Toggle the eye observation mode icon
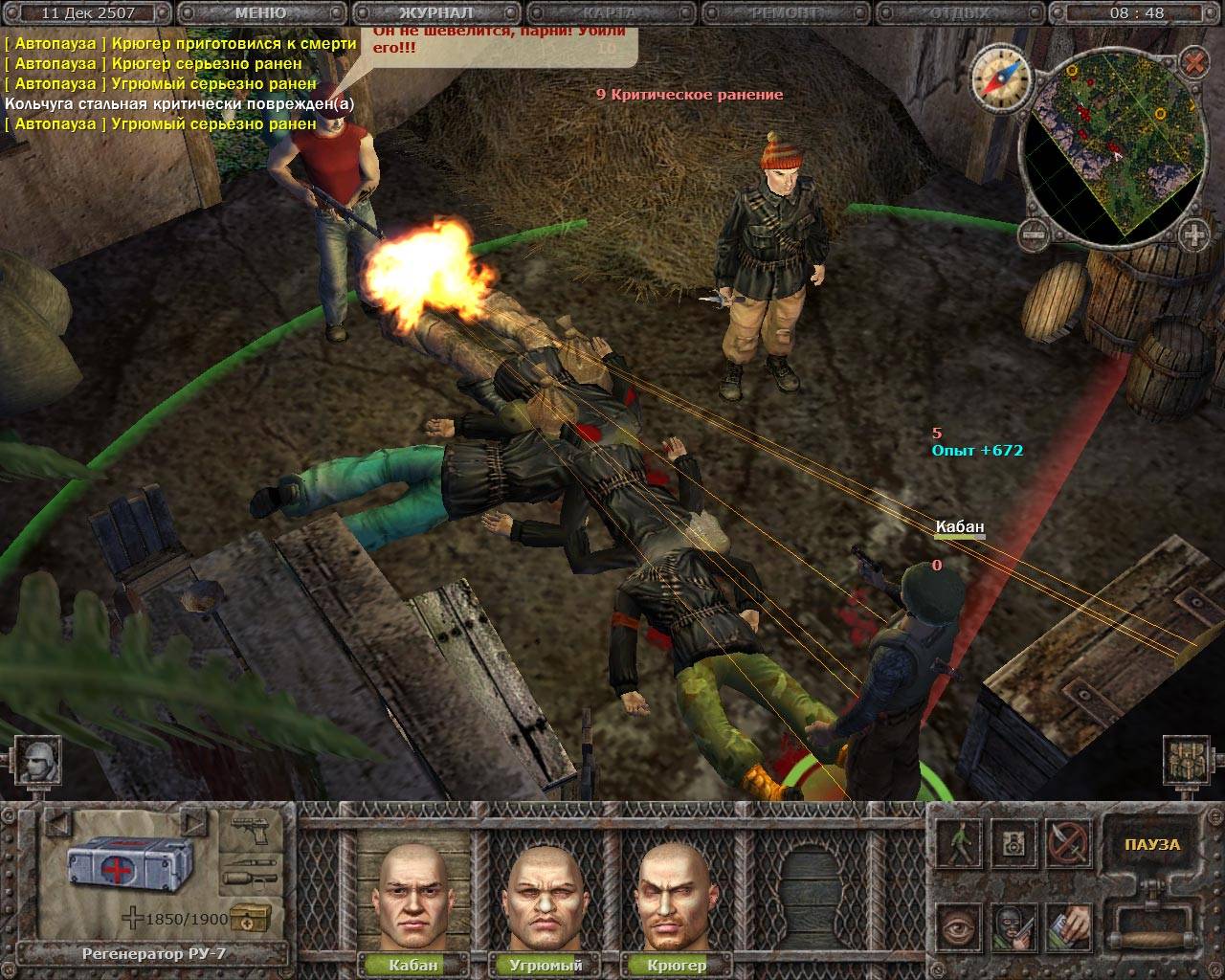Image resolution: width=1225 pixels, height=980 pixels. pos(958,926)
